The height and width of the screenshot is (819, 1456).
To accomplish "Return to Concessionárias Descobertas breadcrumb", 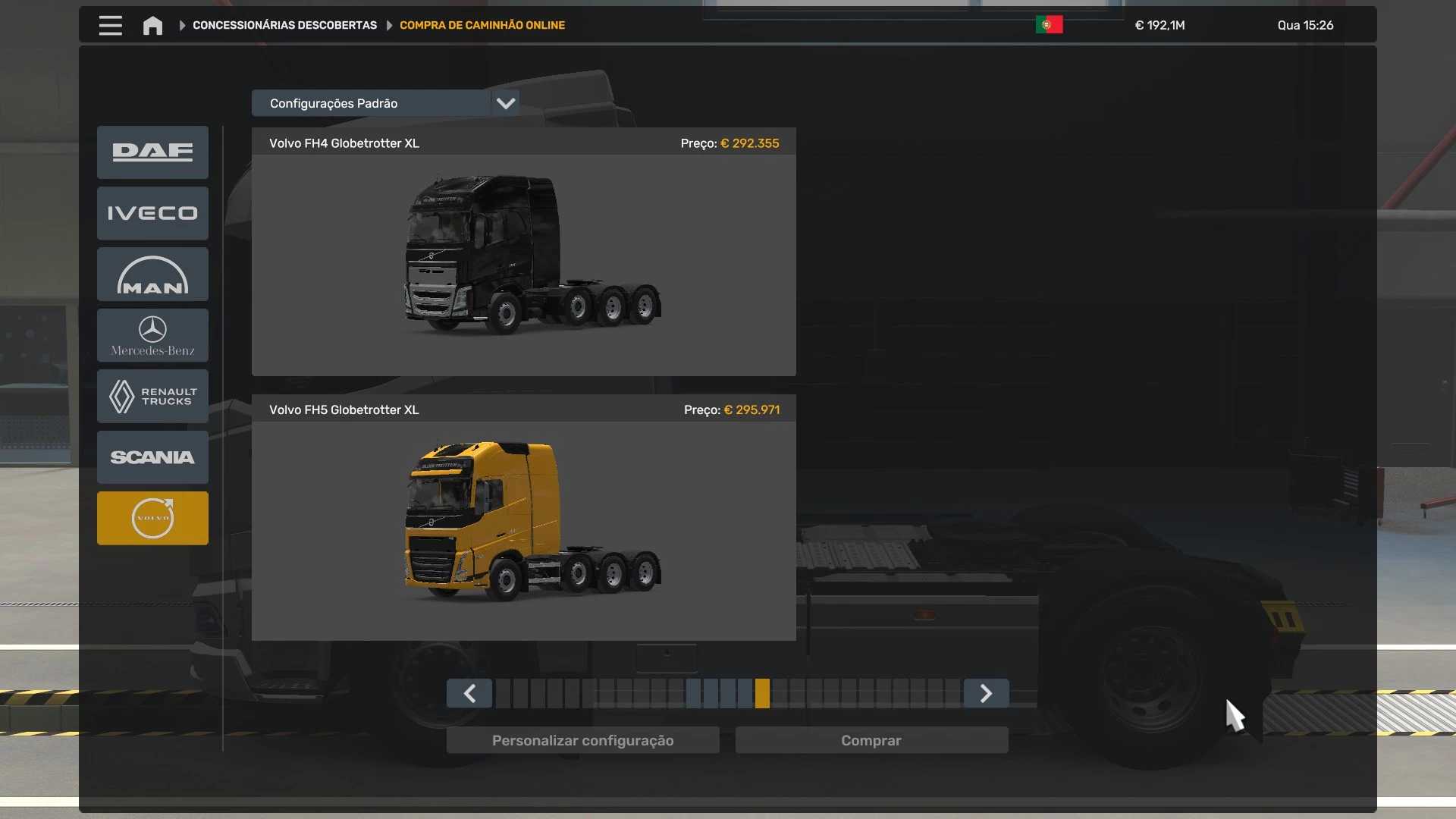I will (284, 26).
